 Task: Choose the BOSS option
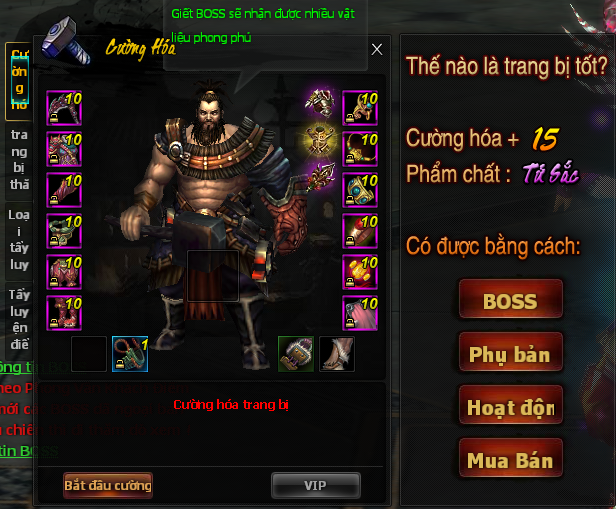[x=510, y=300]
